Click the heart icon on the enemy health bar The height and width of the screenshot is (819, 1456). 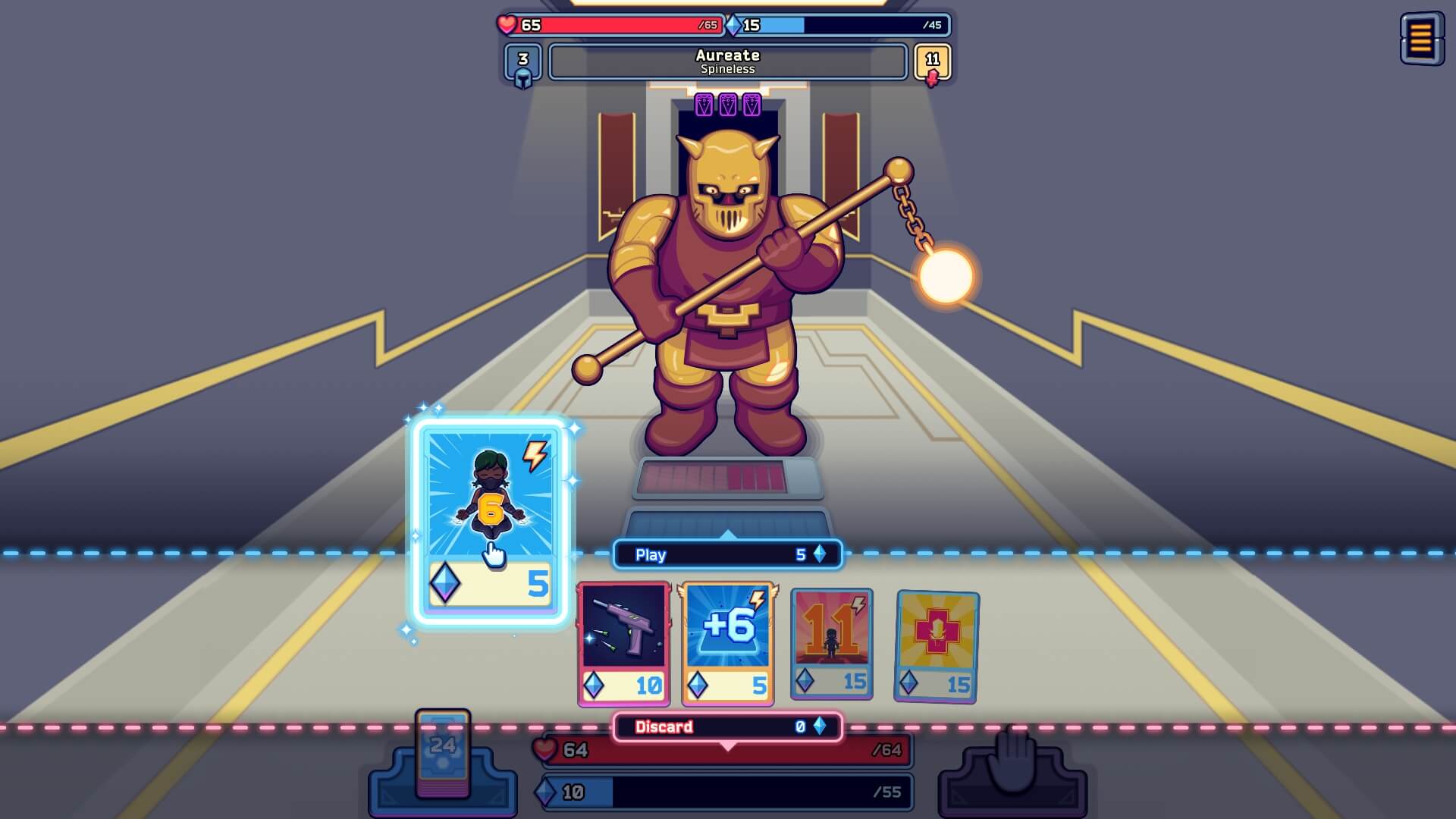506,25
